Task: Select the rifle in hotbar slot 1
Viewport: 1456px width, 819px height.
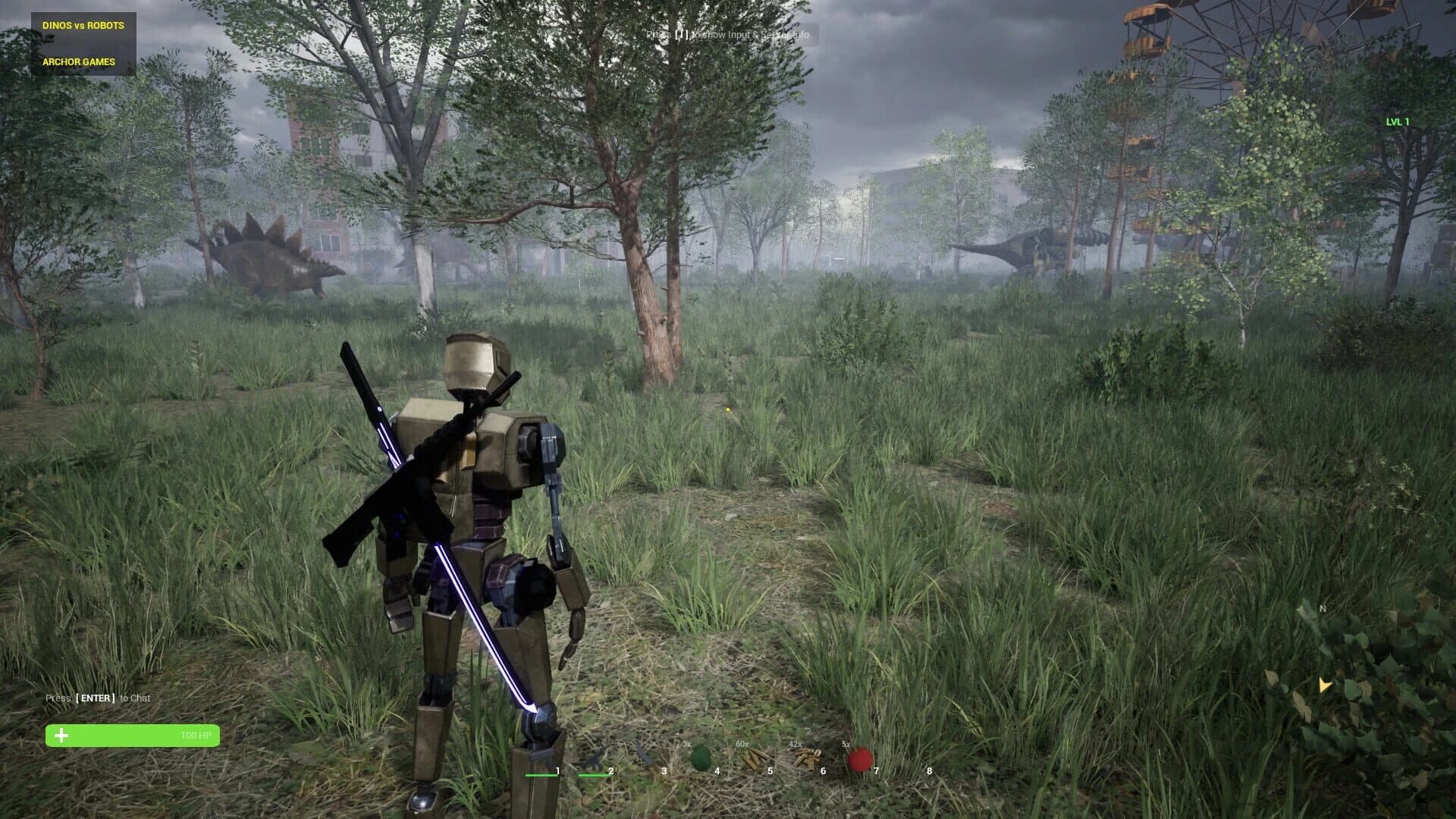Action: pos(542,756)
